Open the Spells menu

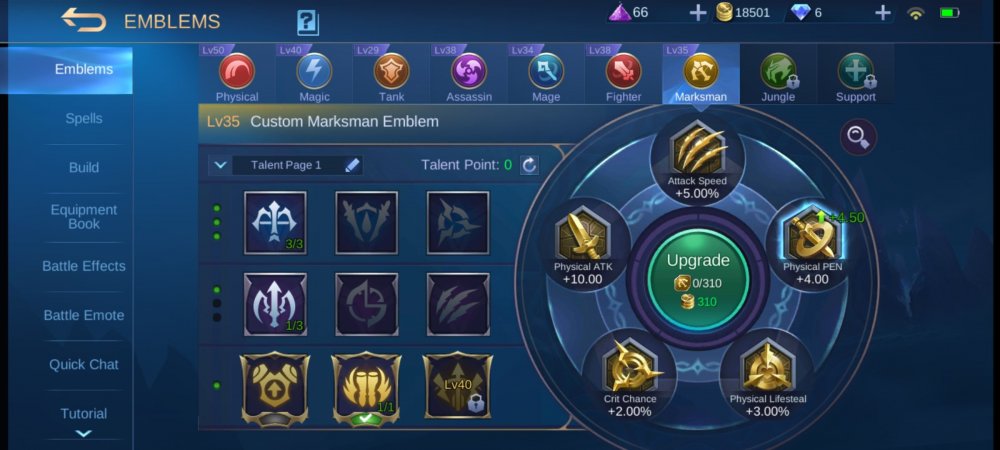[x=84, y=118]
